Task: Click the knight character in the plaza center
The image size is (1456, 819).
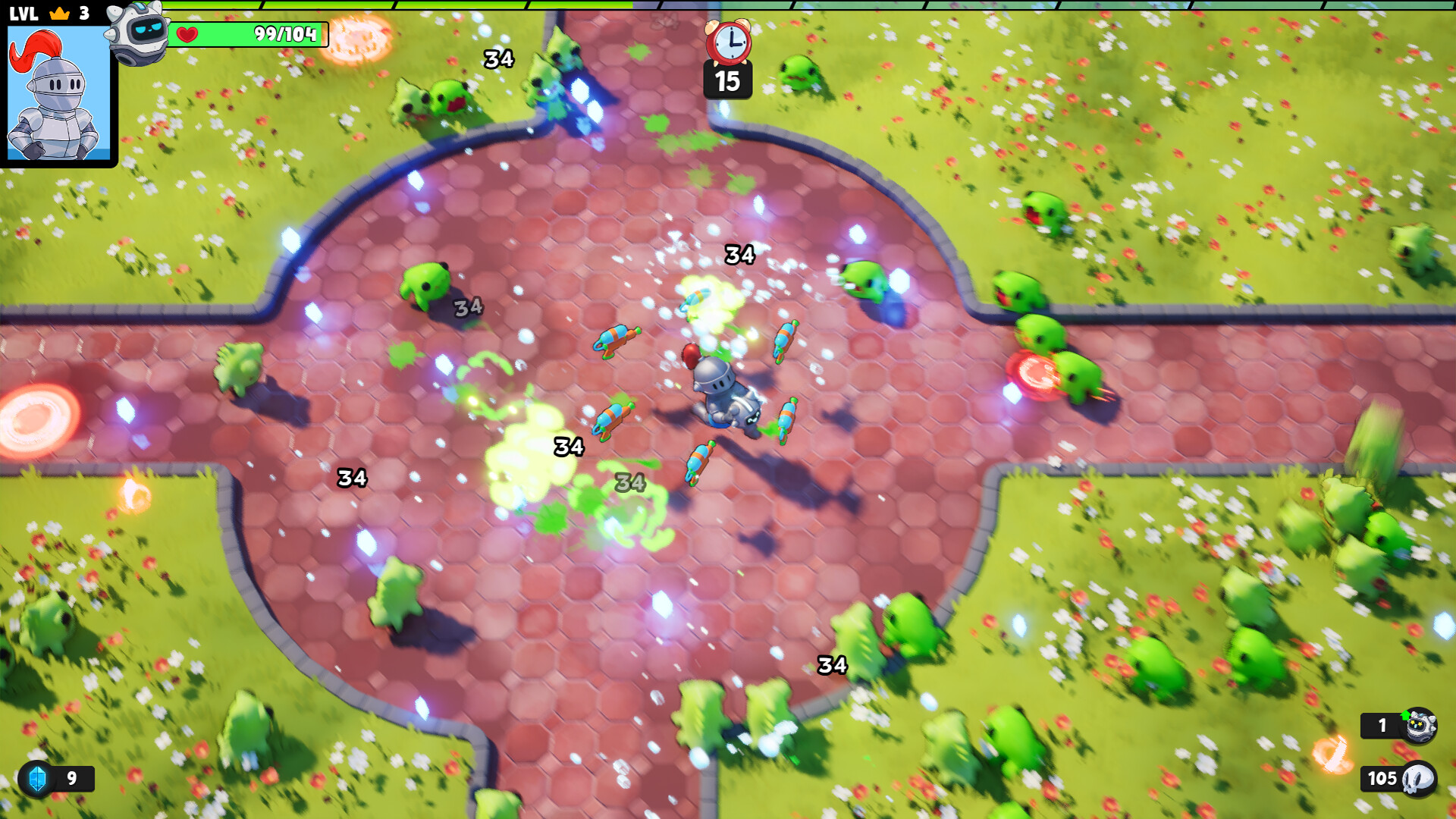Action: (x=722, y=394)
